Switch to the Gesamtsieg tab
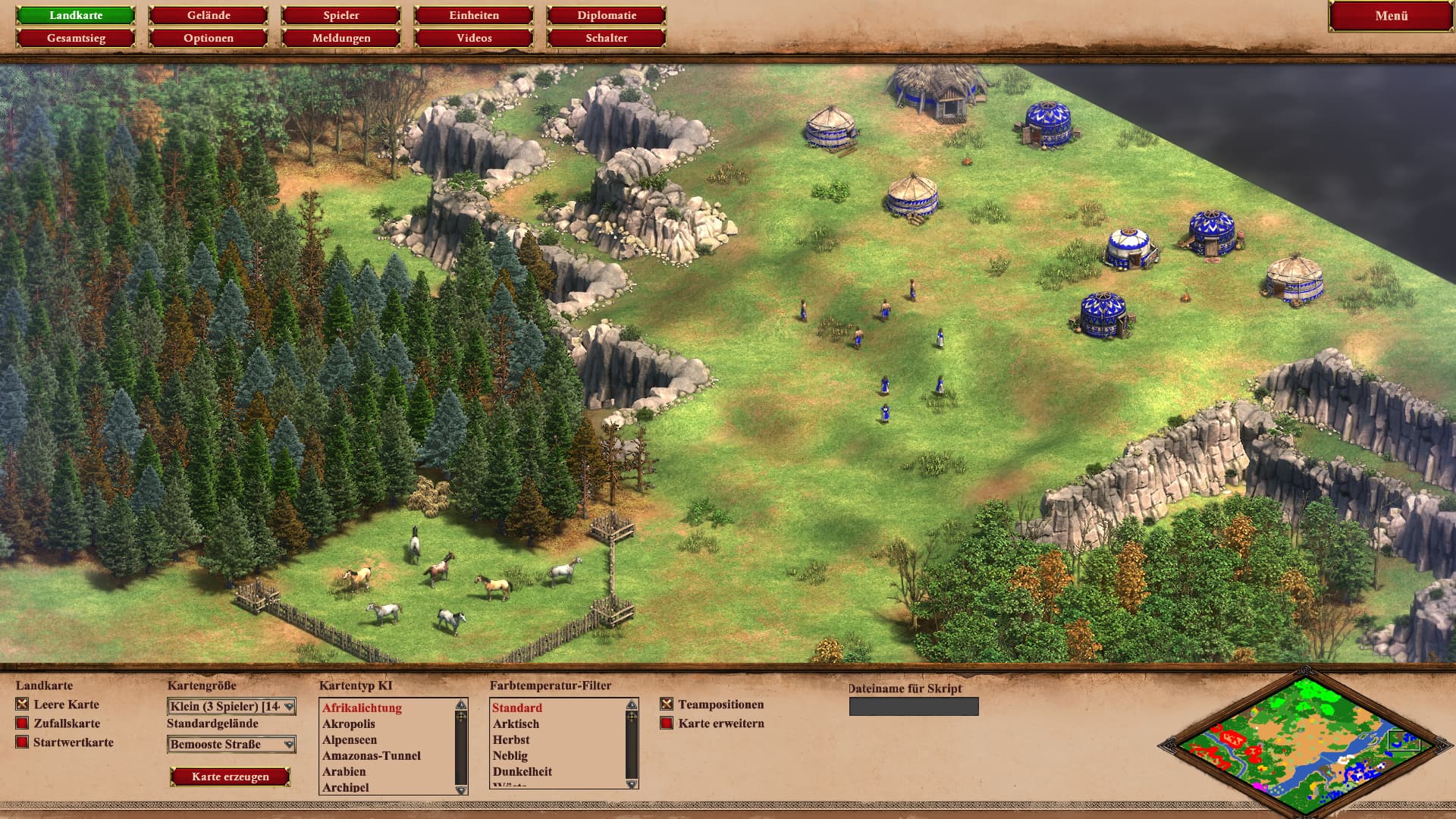 (76, 38)
